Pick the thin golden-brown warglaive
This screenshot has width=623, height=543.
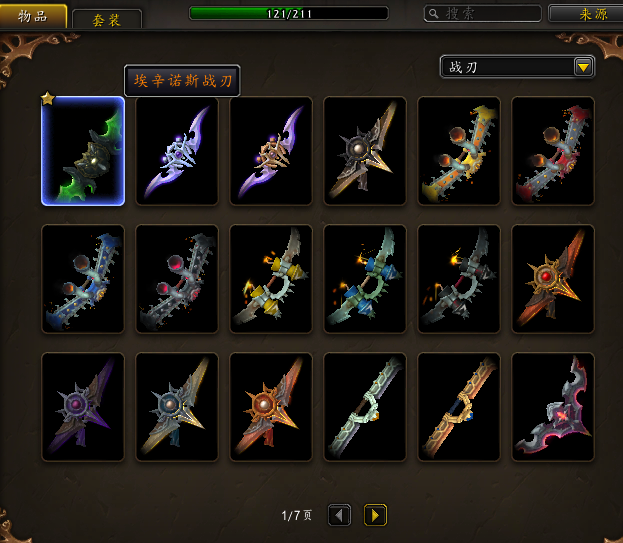point(459,407)
